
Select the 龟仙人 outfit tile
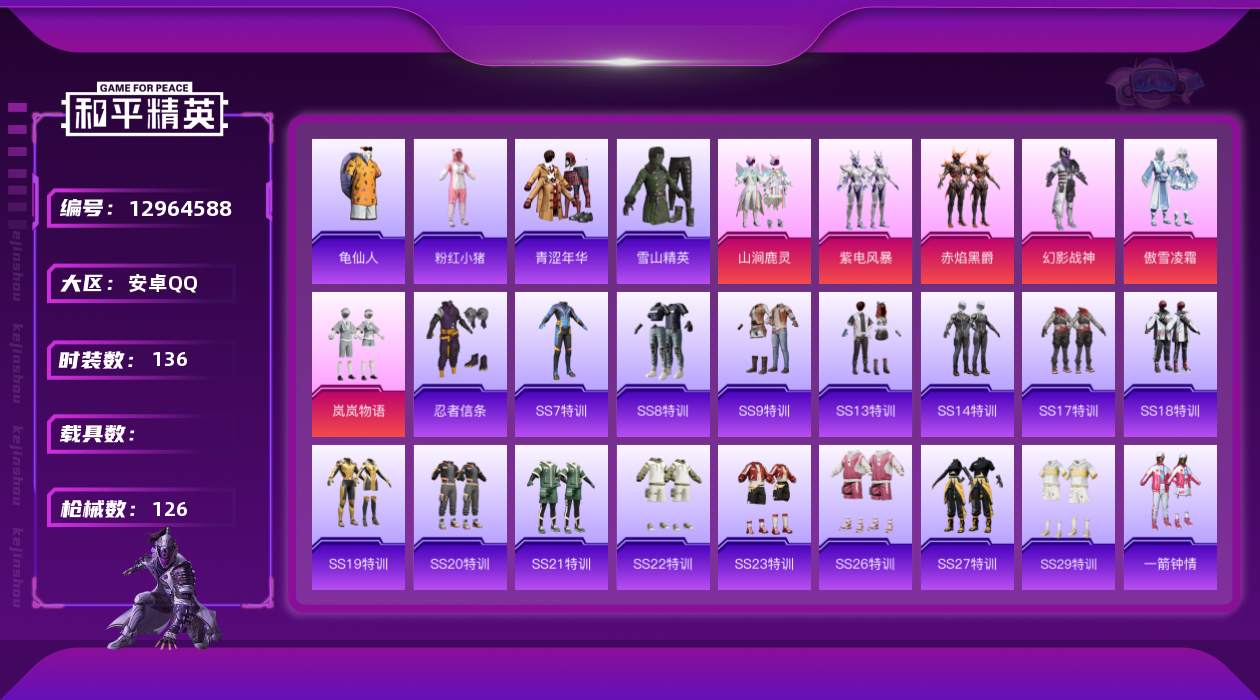[x=358, y=210]
